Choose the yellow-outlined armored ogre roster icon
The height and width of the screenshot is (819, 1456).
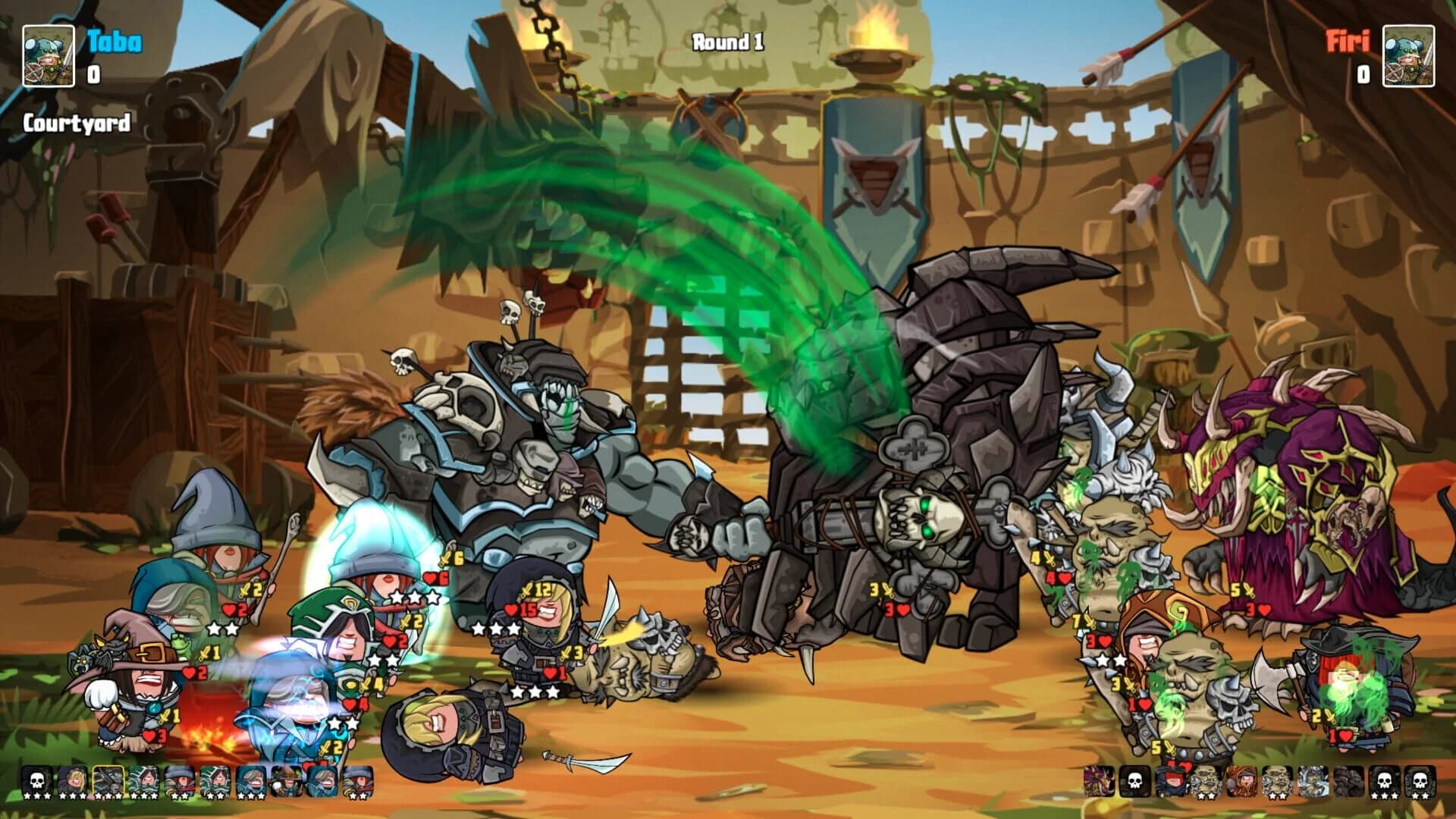(108, 781)
